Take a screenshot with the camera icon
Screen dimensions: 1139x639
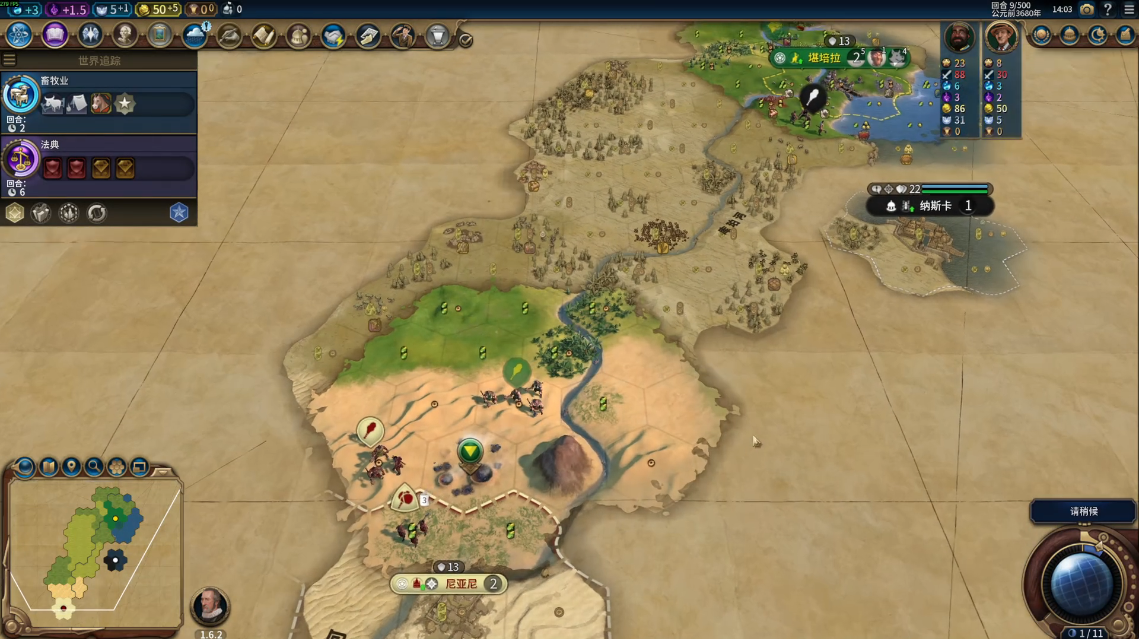pos(1087,9)
